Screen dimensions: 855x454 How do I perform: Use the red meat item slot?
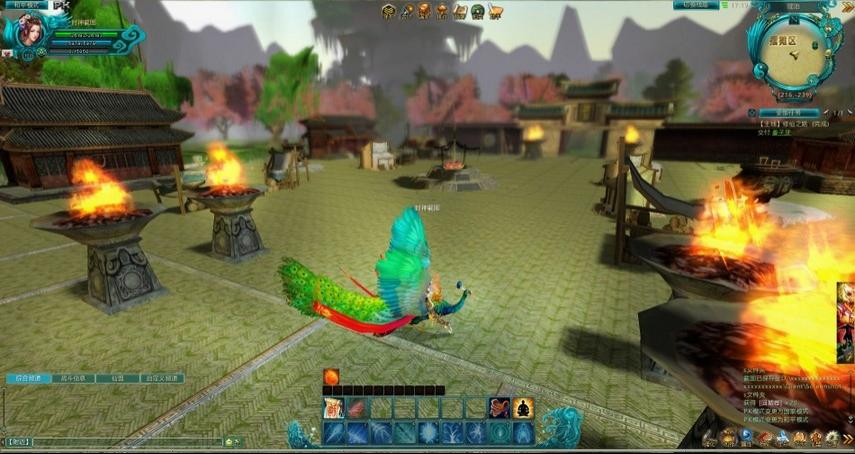tap(356, 408)
